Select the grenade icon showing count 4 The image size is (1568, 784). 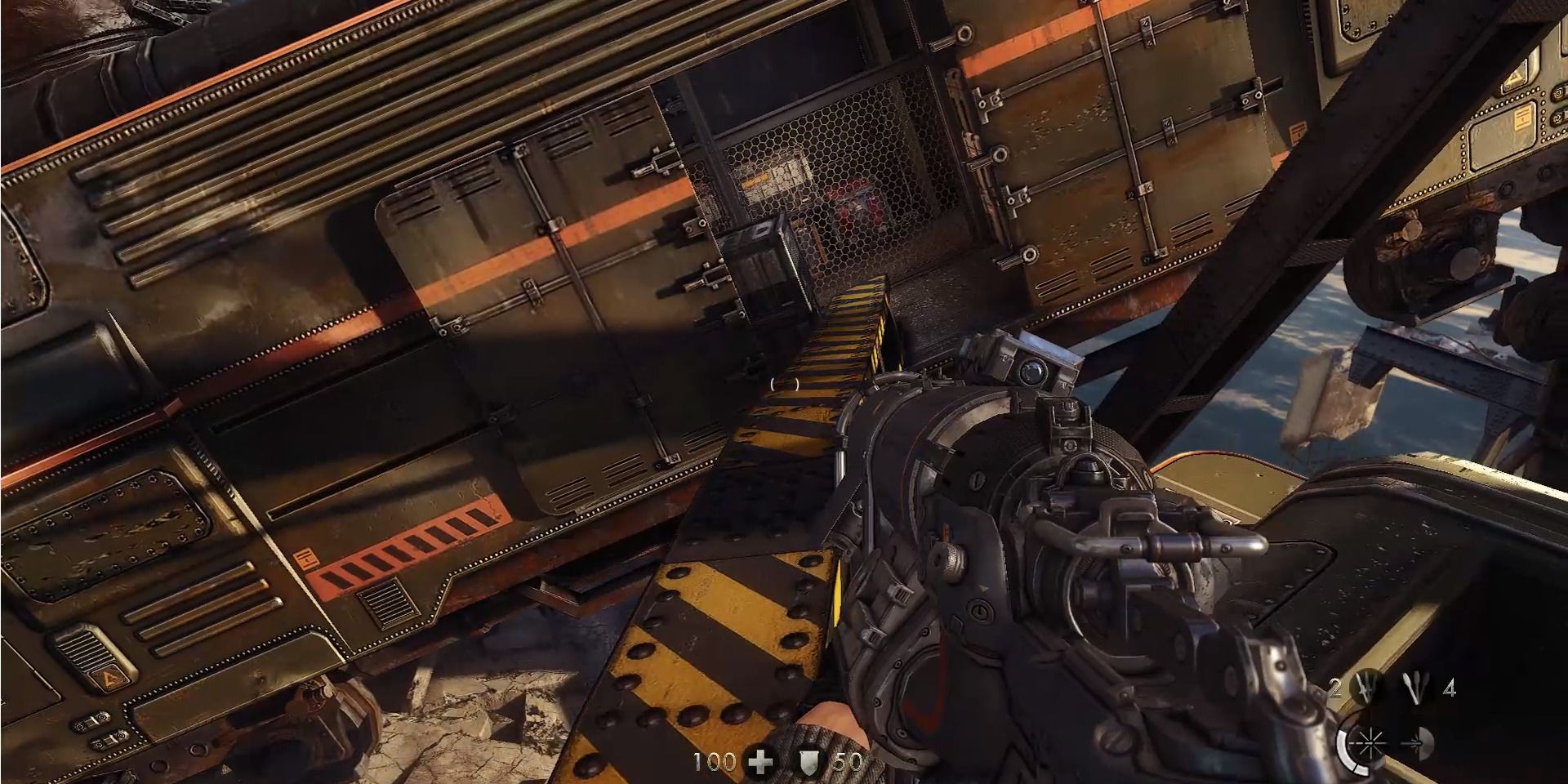[1415, 686]
